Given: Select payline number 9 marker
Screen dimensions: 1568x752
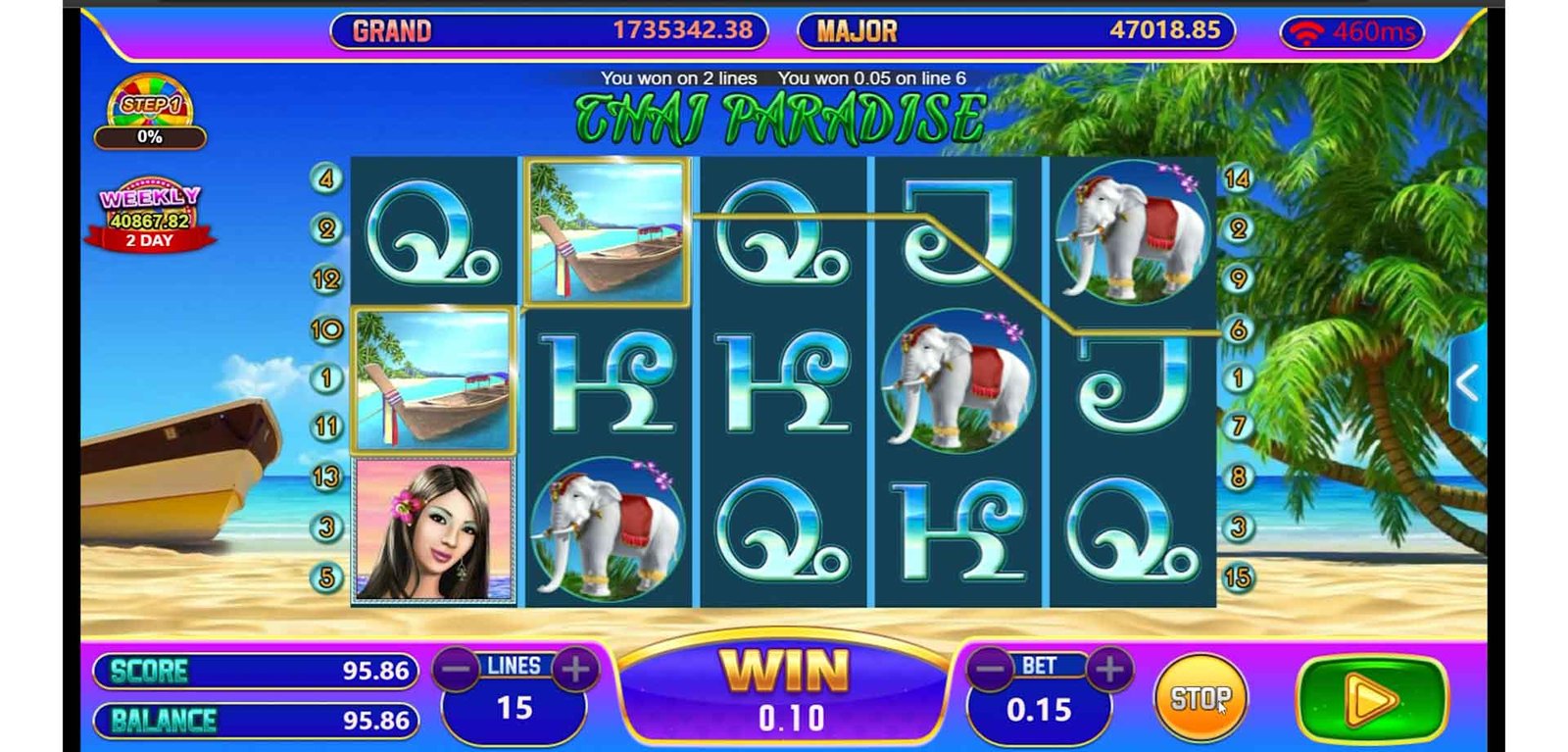Looking at the screenshot, I should click(1238, 278).
